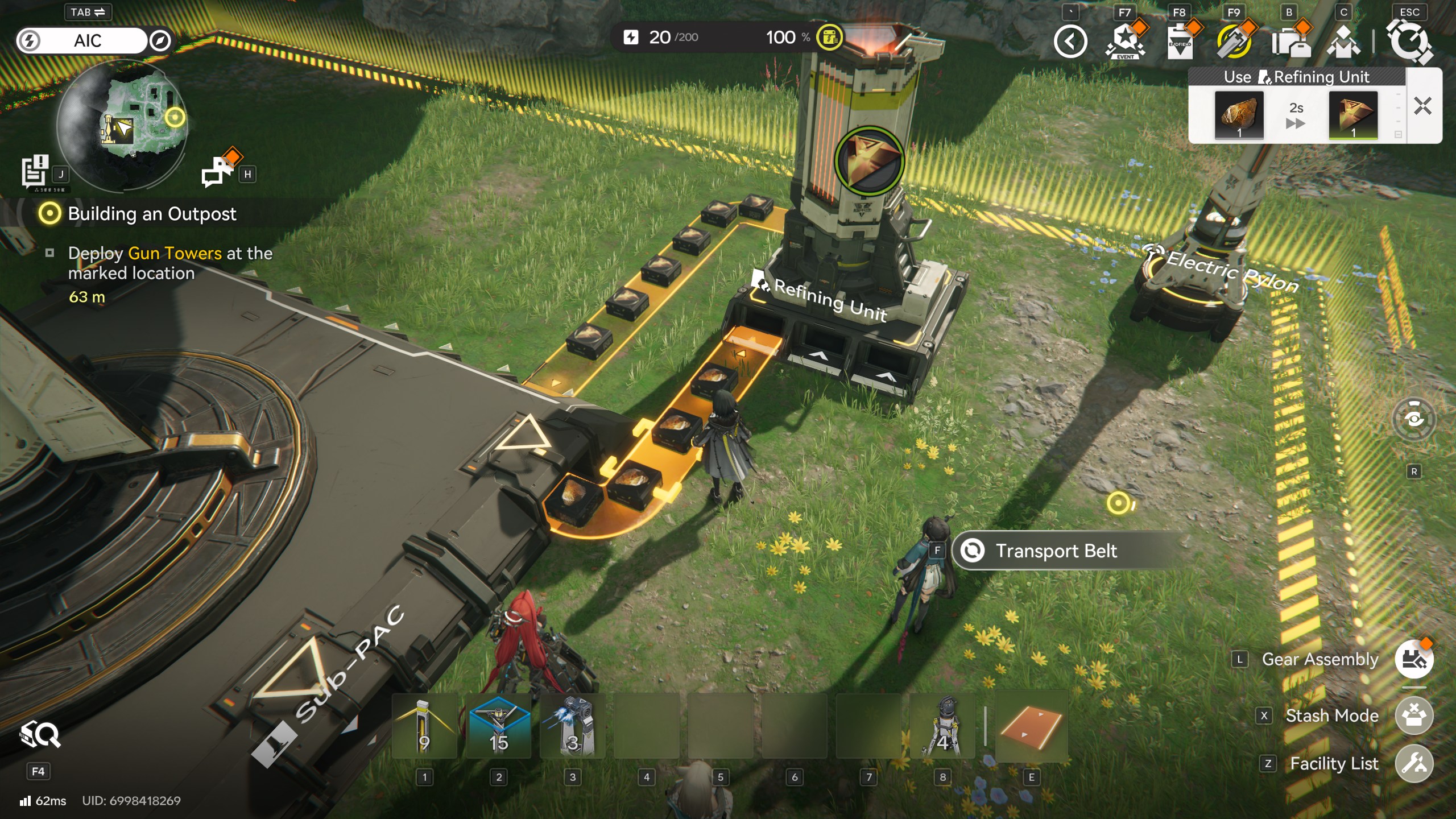Open Gear Assembly

(x=1413, y=659)
